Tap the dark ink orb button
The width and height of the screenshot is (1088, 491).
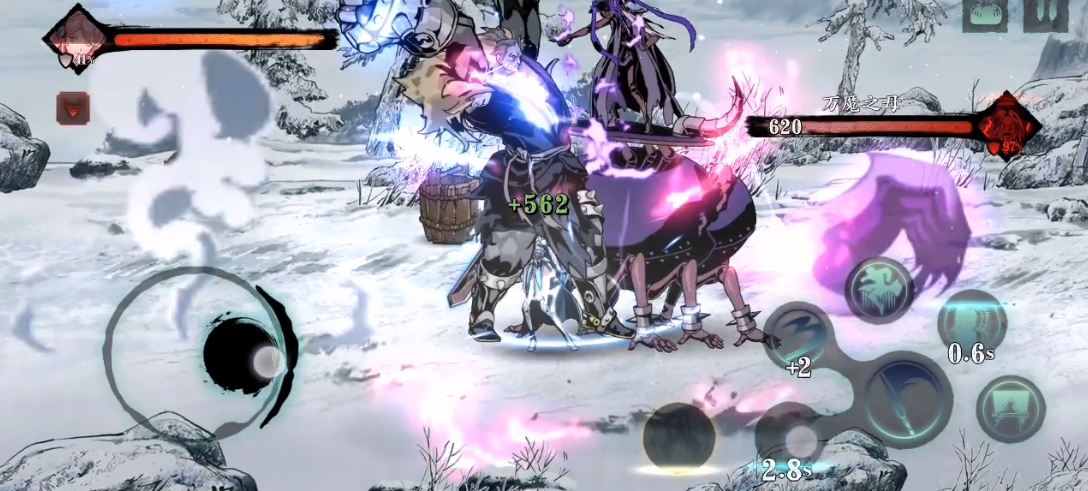point(678,435)
